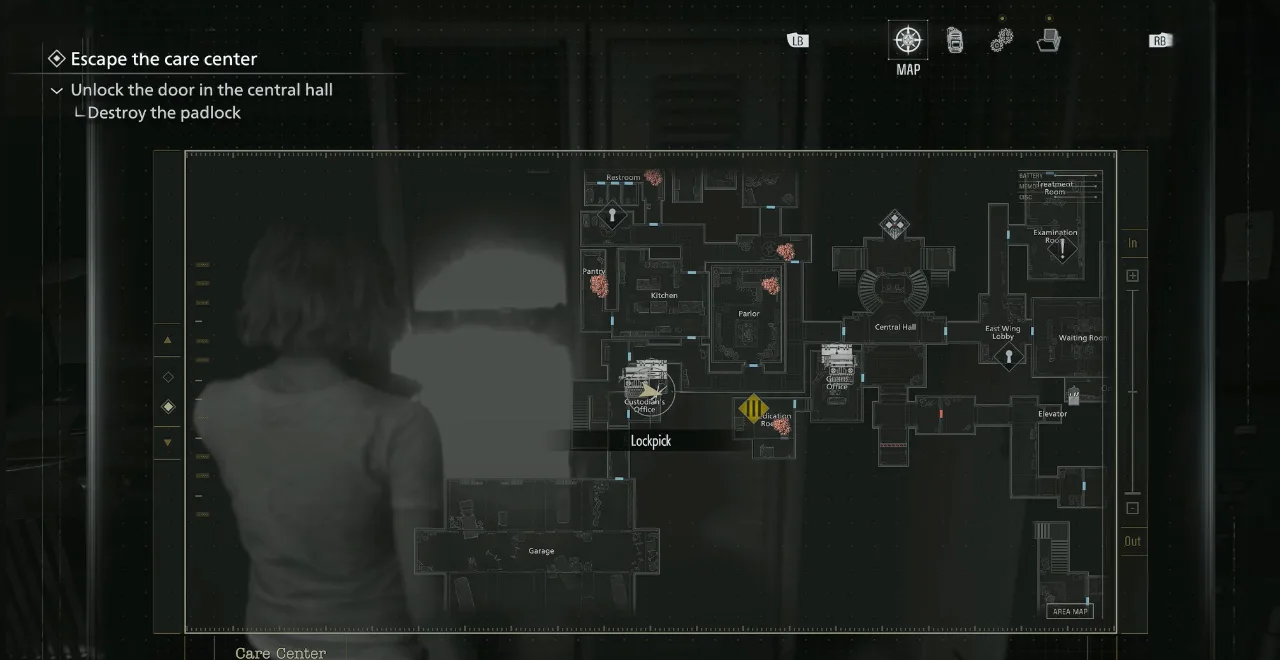This screenshot has width=1280, height=660.
Task: Click the red herb marker in the Pantry
Action: (599, 286)
